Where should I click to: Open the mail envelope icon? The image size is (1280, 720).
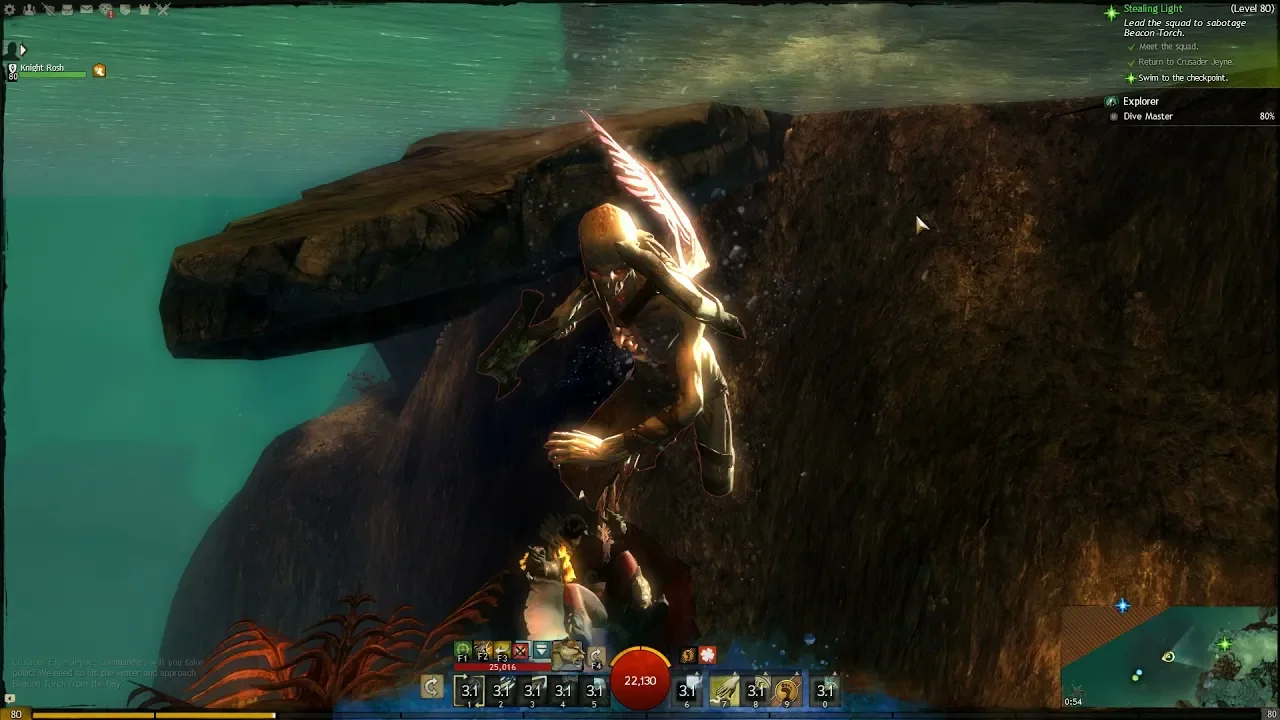86,10
